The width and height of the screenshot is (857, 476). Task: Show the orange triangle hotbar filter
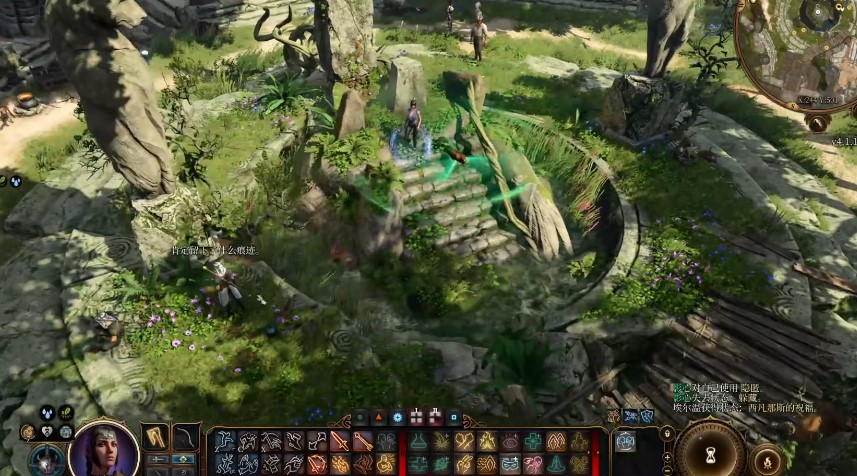[x=379, y=418]
